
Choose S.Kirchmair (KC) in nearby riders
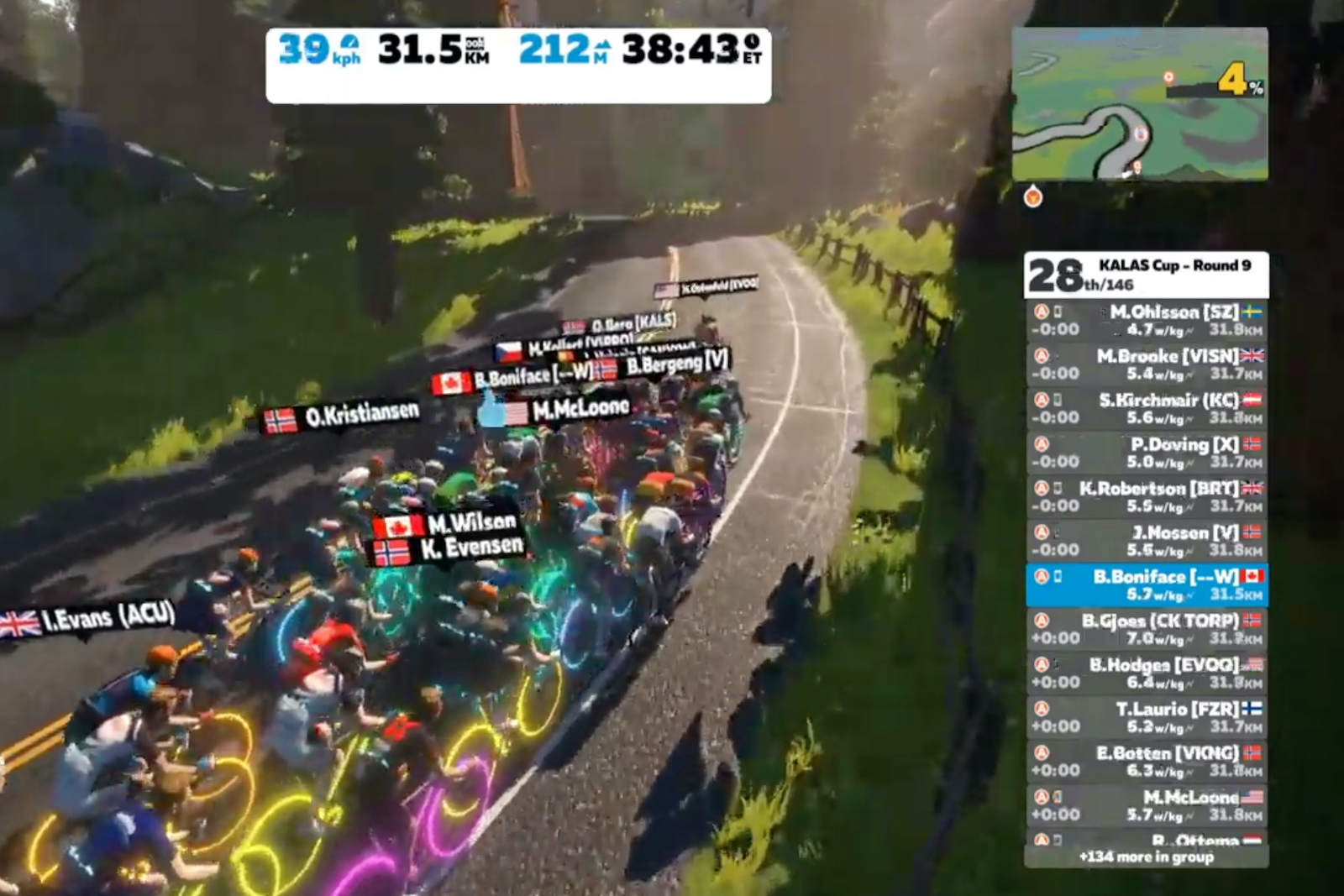pyautogui.click(x=1147, y=408)
